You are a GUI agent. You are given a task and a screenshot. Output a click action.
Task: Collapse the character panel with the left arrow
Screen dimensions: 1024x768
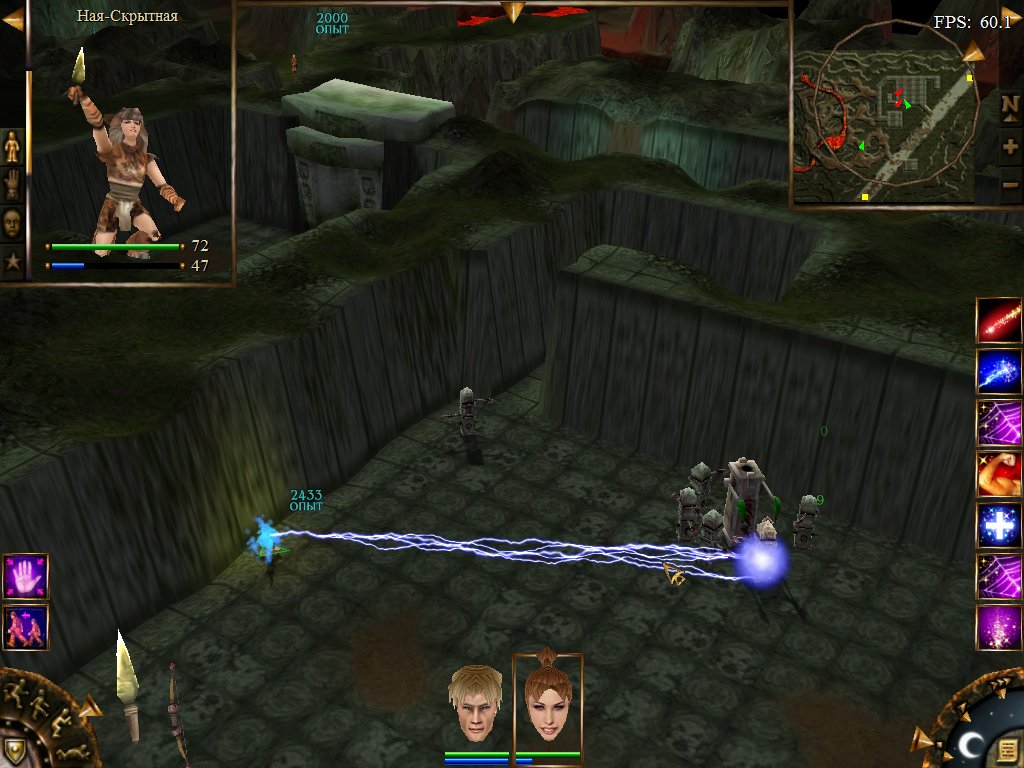pos(12,20)
